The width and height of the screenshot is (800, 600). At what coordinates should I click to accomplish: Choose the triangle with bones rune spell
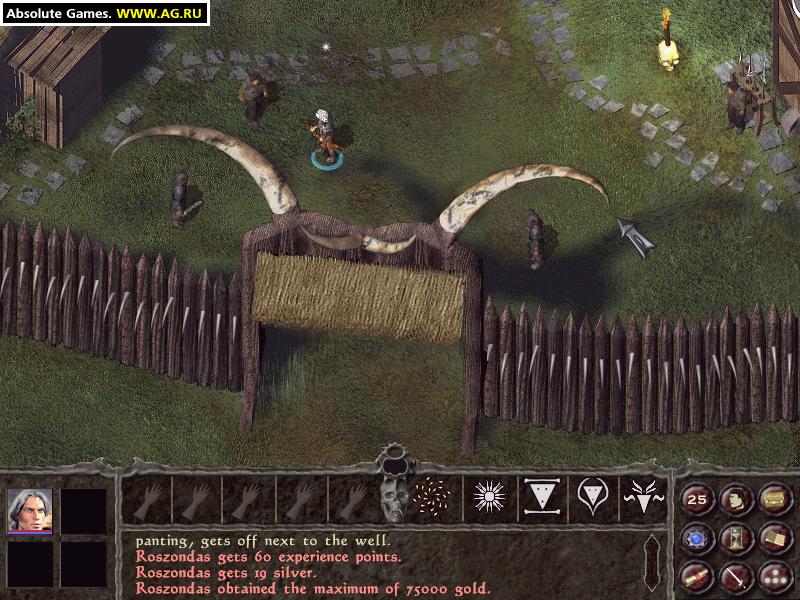point(541,497)
